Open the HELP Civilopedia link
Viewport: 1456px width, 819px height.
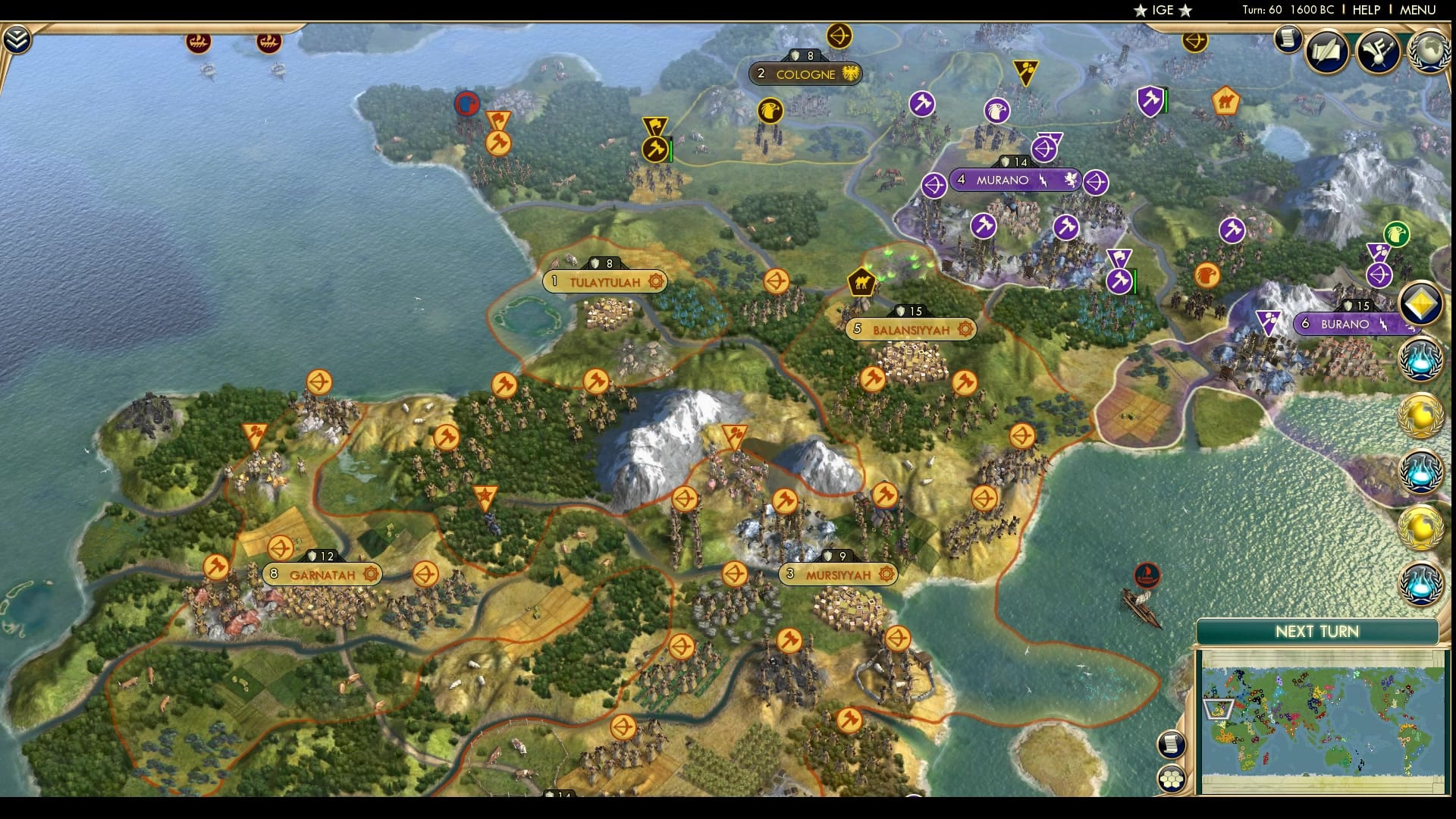1366,10
